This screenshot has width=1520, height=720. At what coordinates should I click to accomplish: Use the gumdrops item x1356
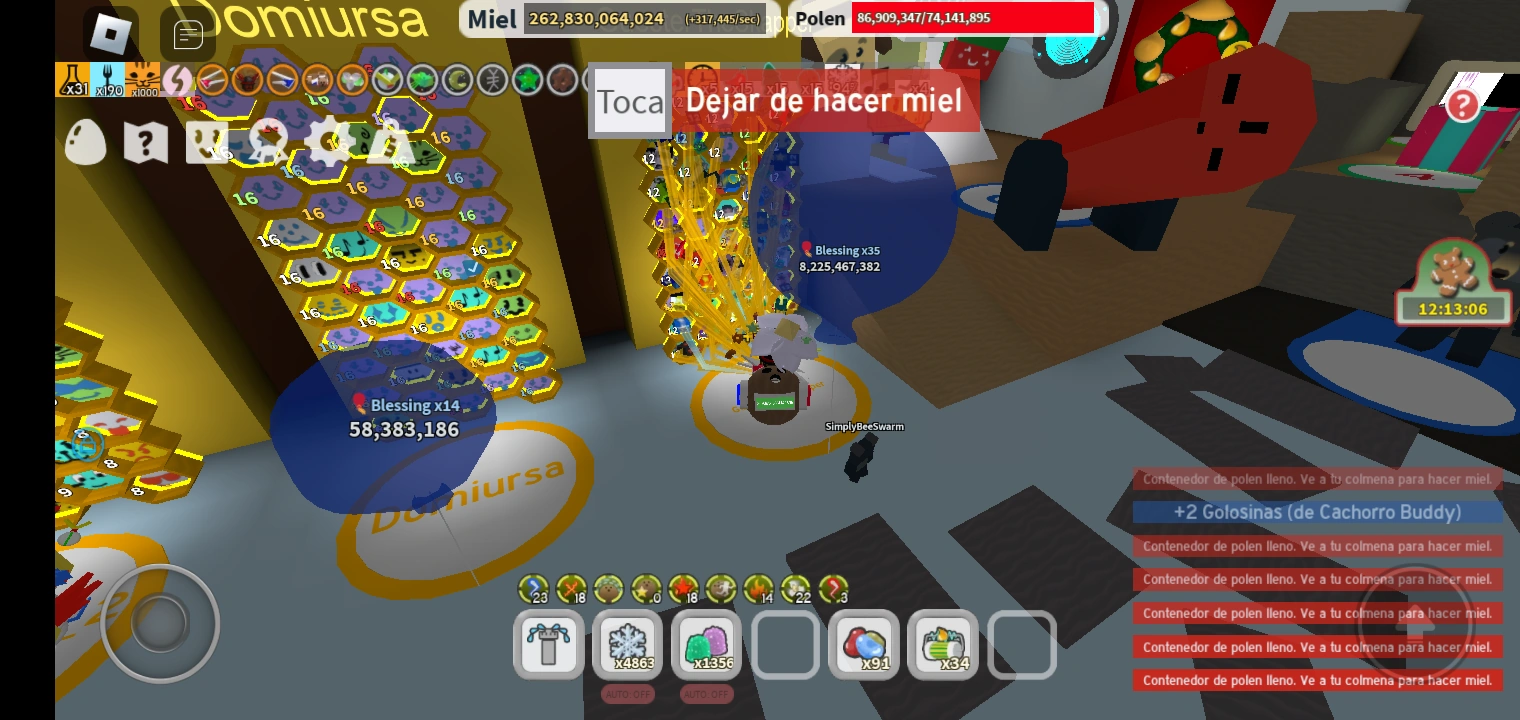[x=706, y=645]
